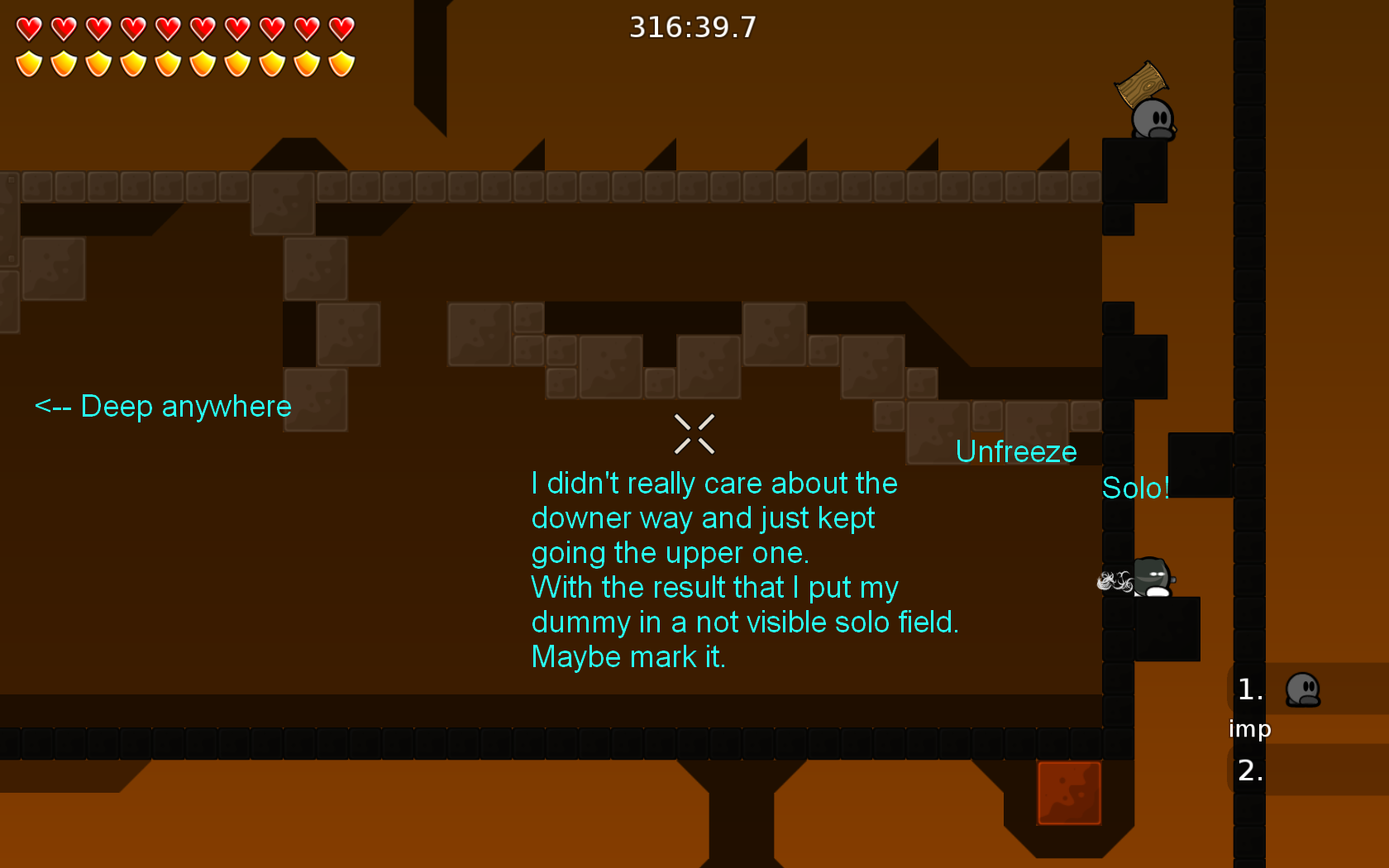
Task: Click the dark block near the Unfreeze label
Action: (x=1200, y=465)
